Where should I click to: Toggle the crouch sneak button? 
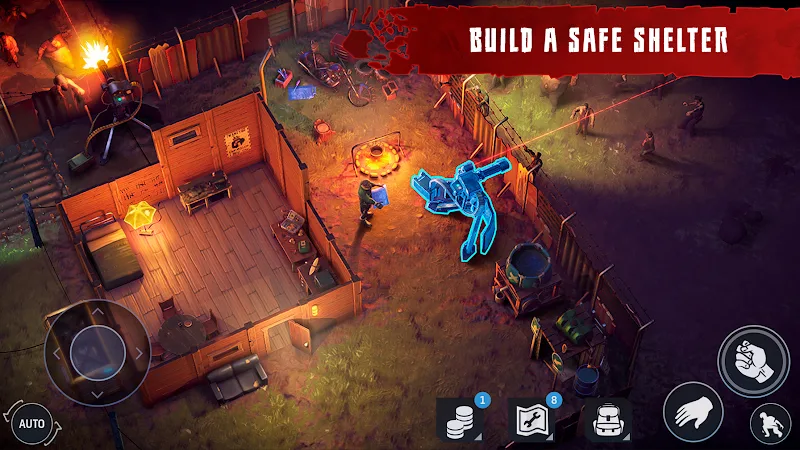coord(770,423)
